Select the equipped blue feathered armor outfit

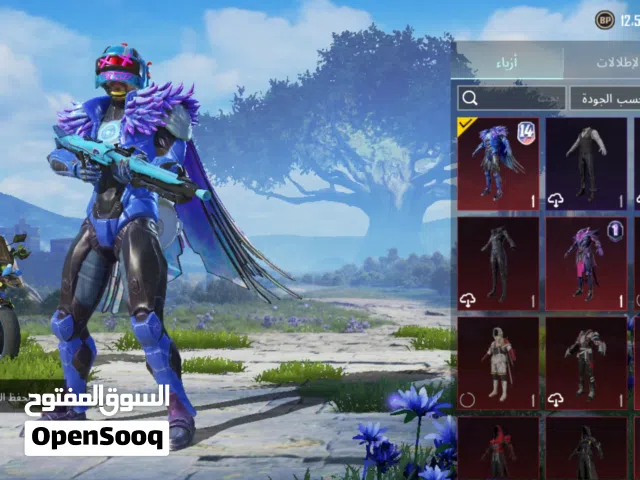(x=498, y=163)
